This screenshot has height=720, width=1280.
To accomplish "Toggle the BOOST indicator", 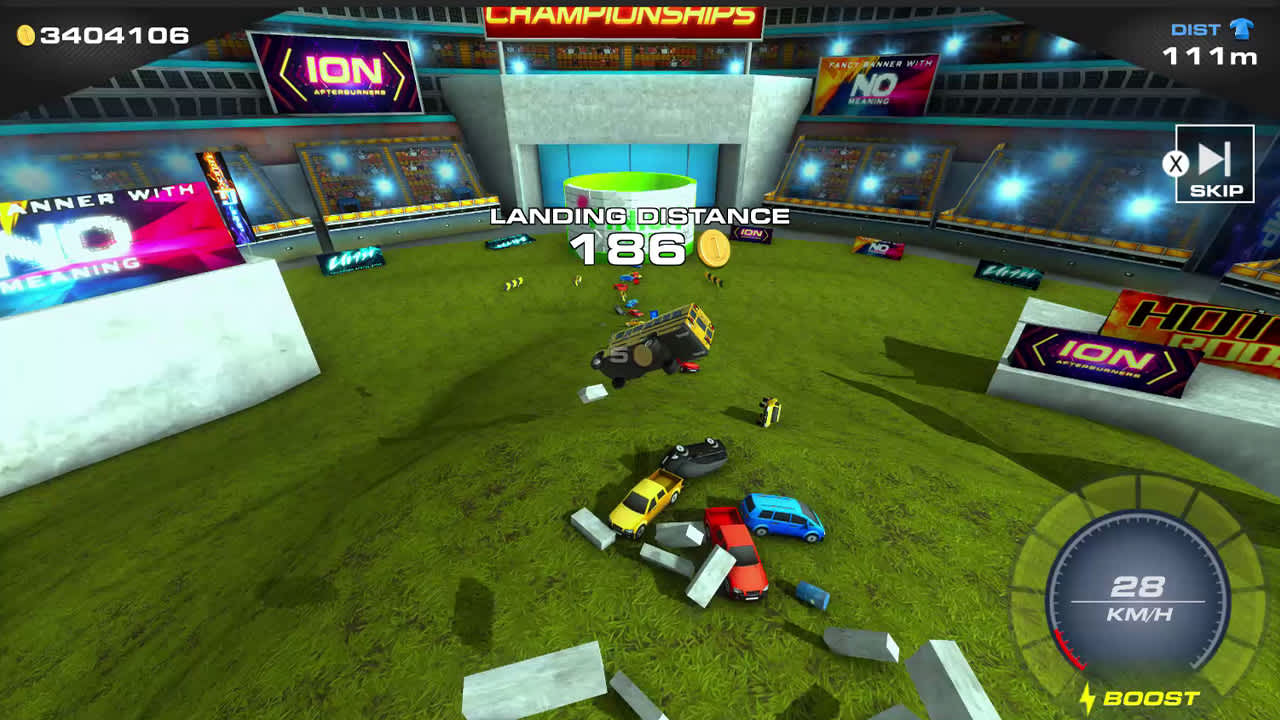I will click(x=1145, y=698).
